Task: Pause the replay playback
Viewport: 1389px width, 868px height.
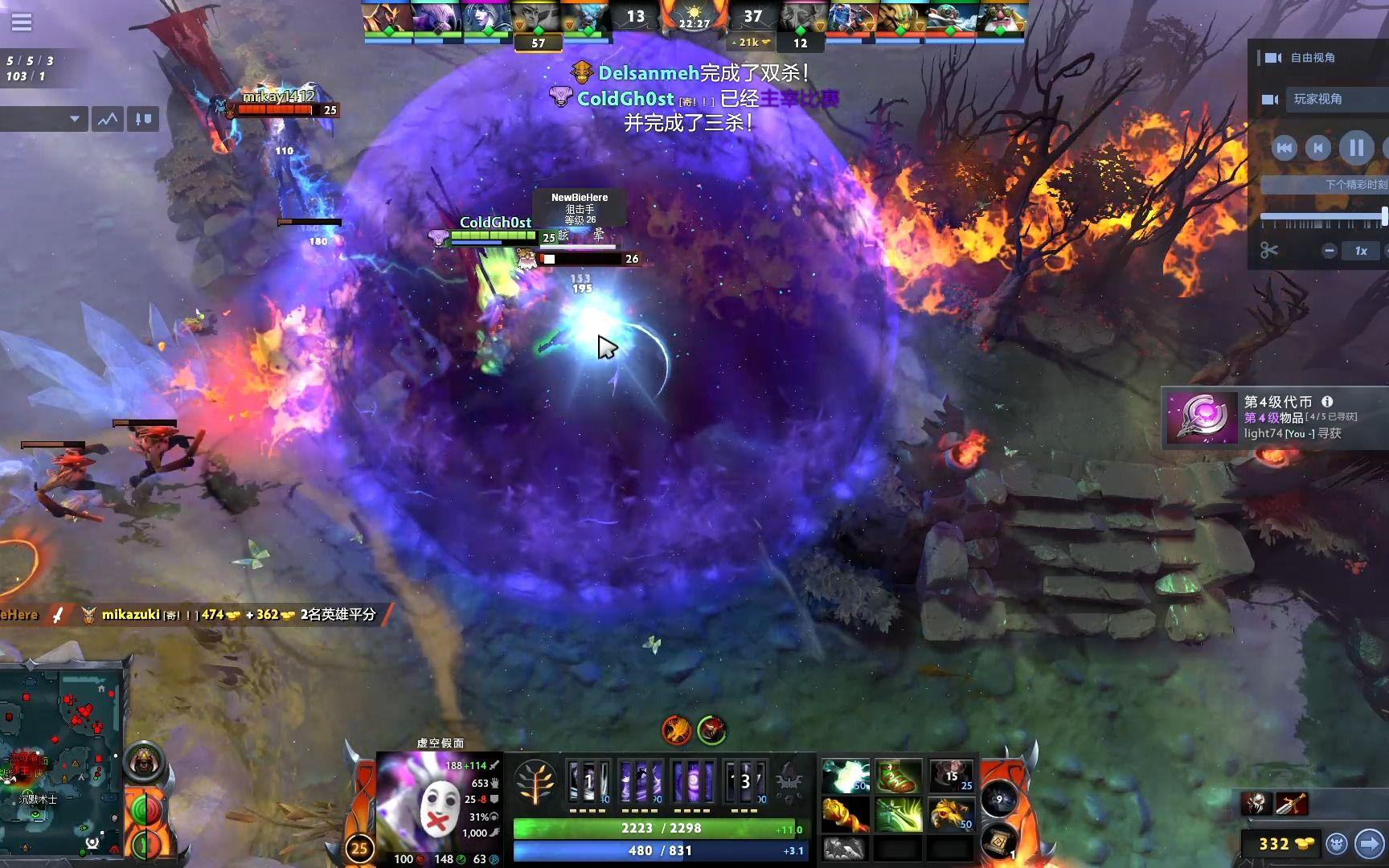Action: (x=1356, y=148)
